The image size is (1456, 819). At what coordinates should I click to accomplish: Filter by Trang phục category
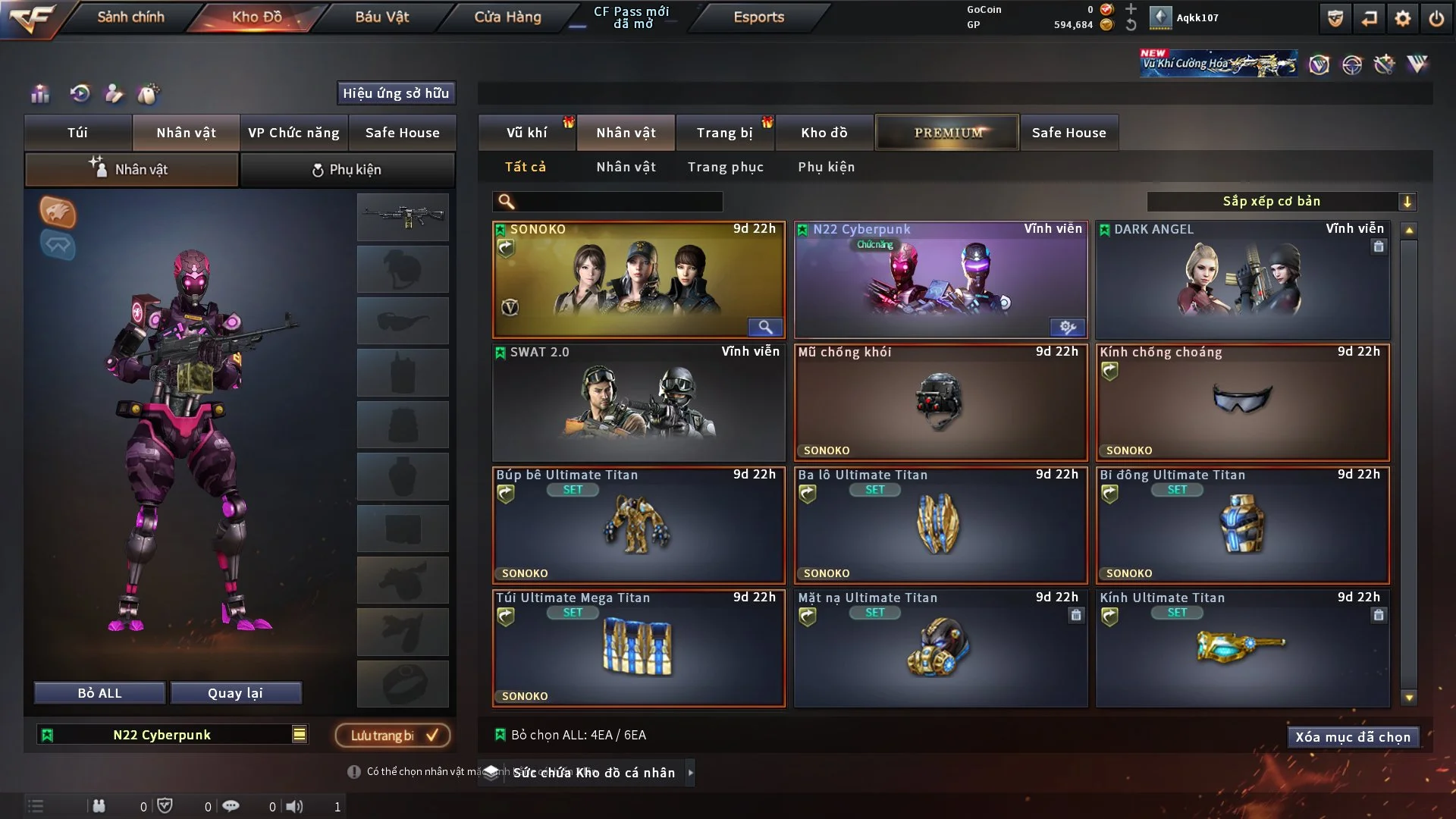pos(725,167)
